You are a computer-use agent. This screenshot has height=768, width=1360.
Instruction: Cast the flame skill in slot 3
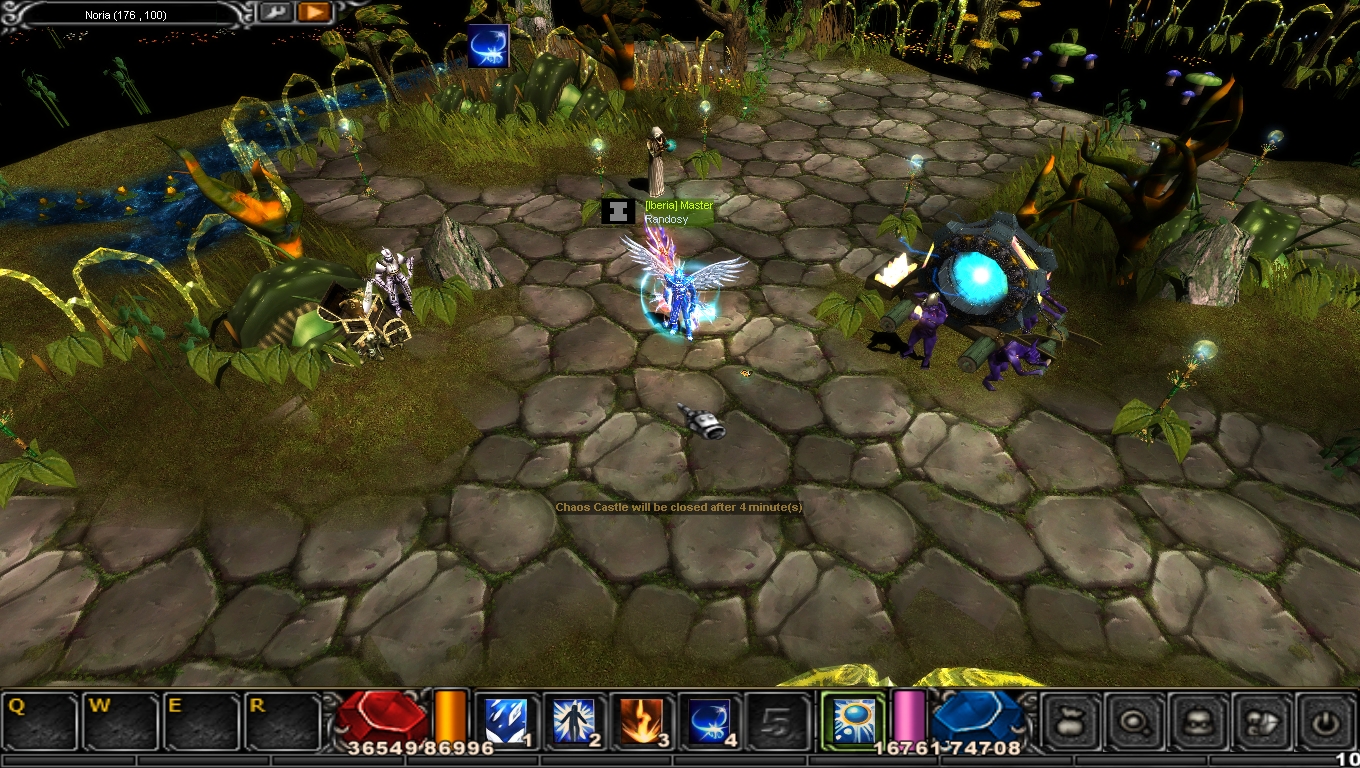(641, 720)
